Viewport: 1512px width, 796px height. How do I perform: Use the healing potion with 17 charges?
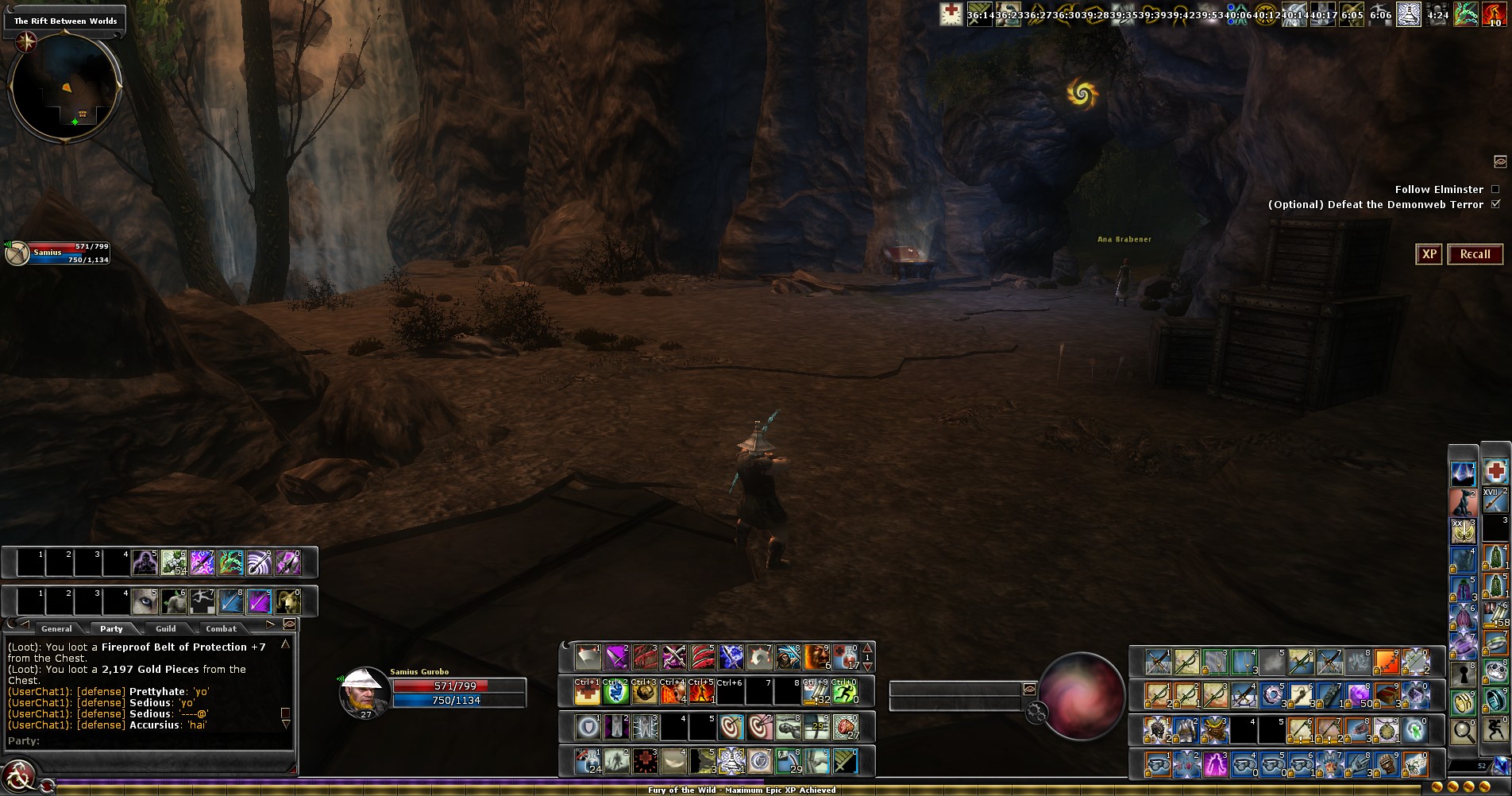tap(845, 658)
